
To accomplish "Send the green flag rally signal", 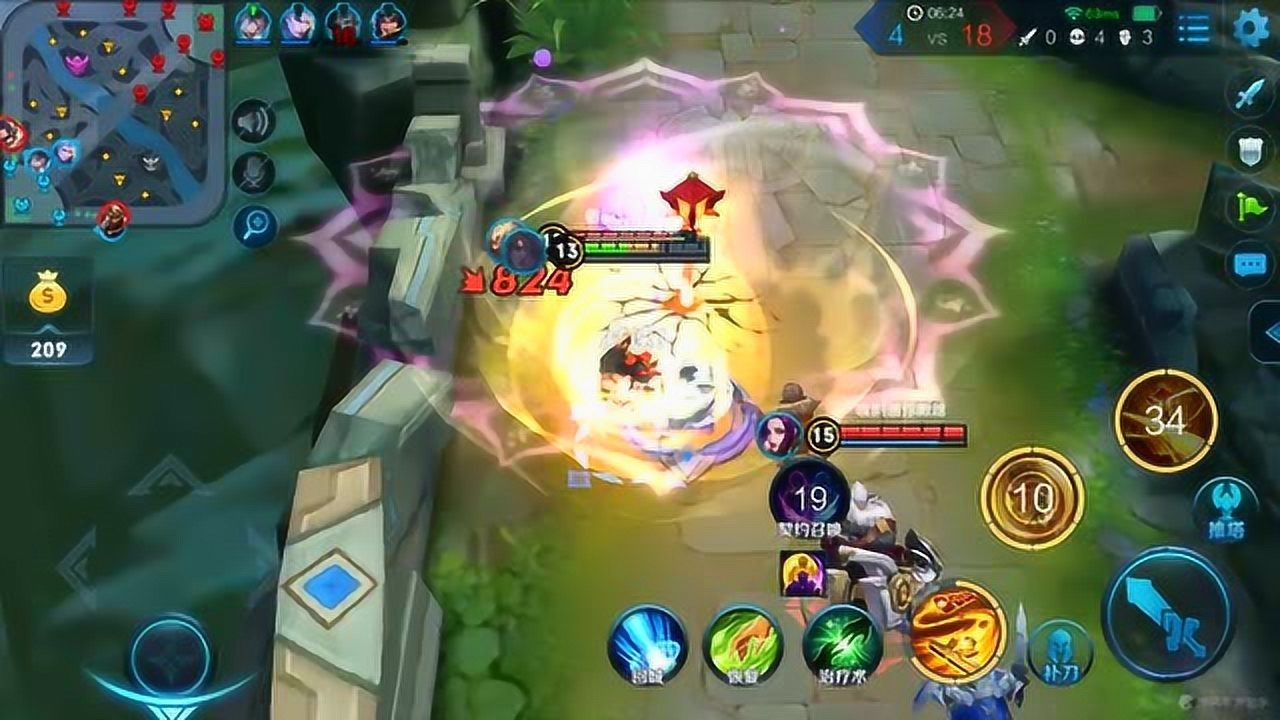I will pos(1250,207).
